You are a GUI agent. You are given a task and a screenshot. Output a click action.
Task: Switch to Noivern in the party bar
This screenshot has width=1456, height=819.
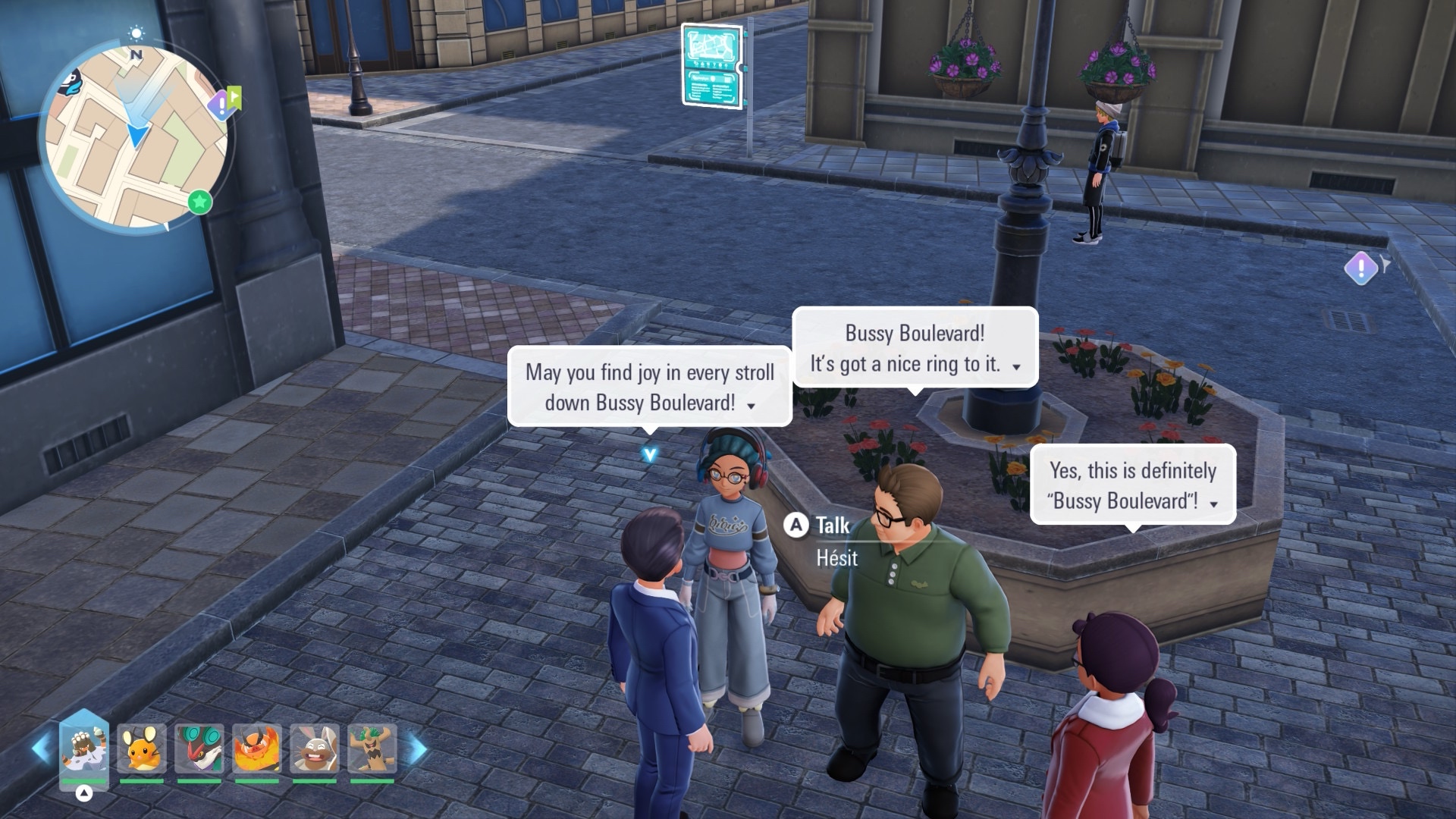(199, 748)
